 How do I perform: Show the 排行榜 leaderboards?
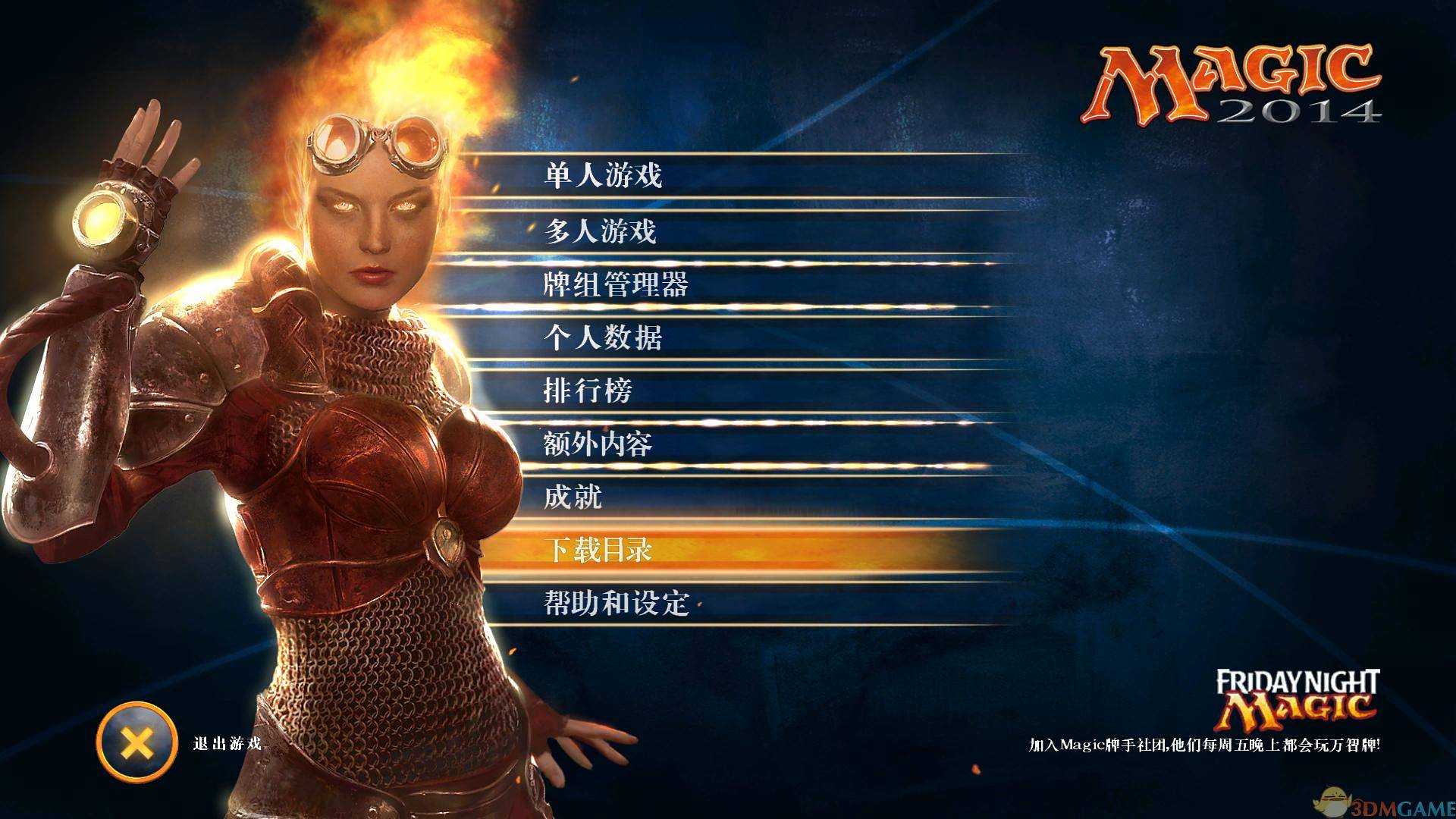pyautogui.click(x=588, y=391)
